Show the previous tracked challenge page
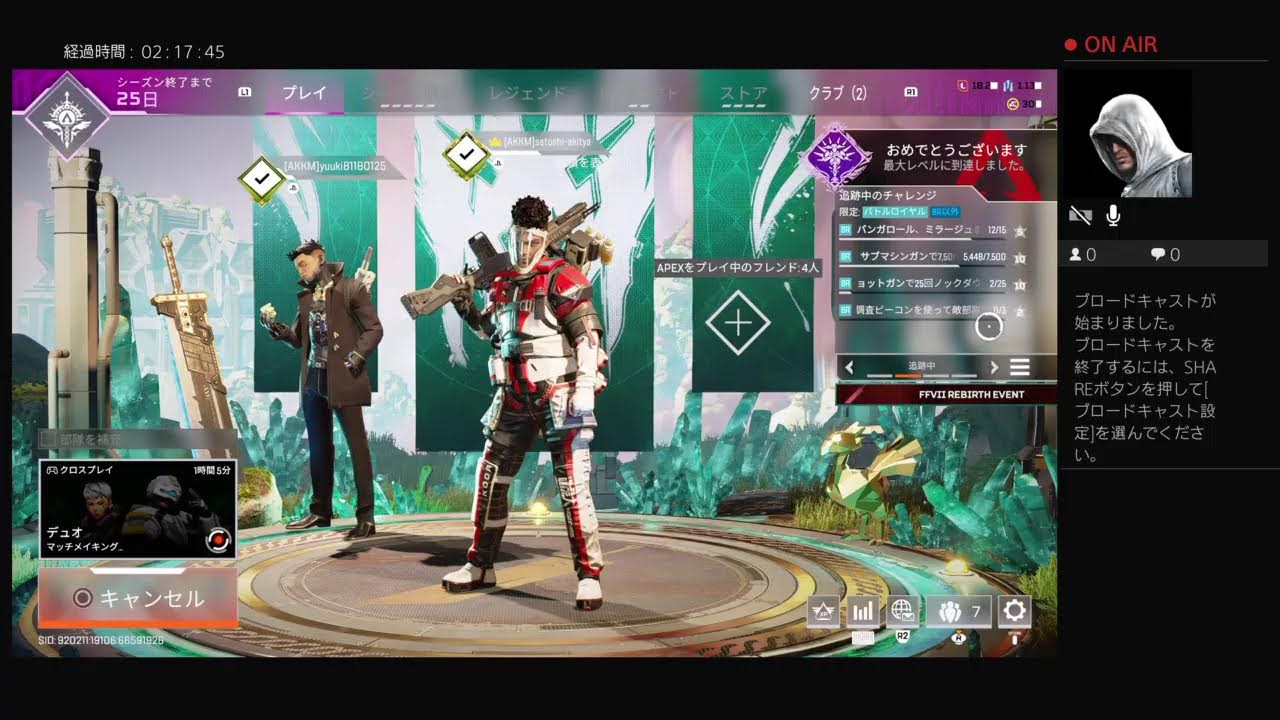This screenshot has width=1280, height=720. click(850, 367)
